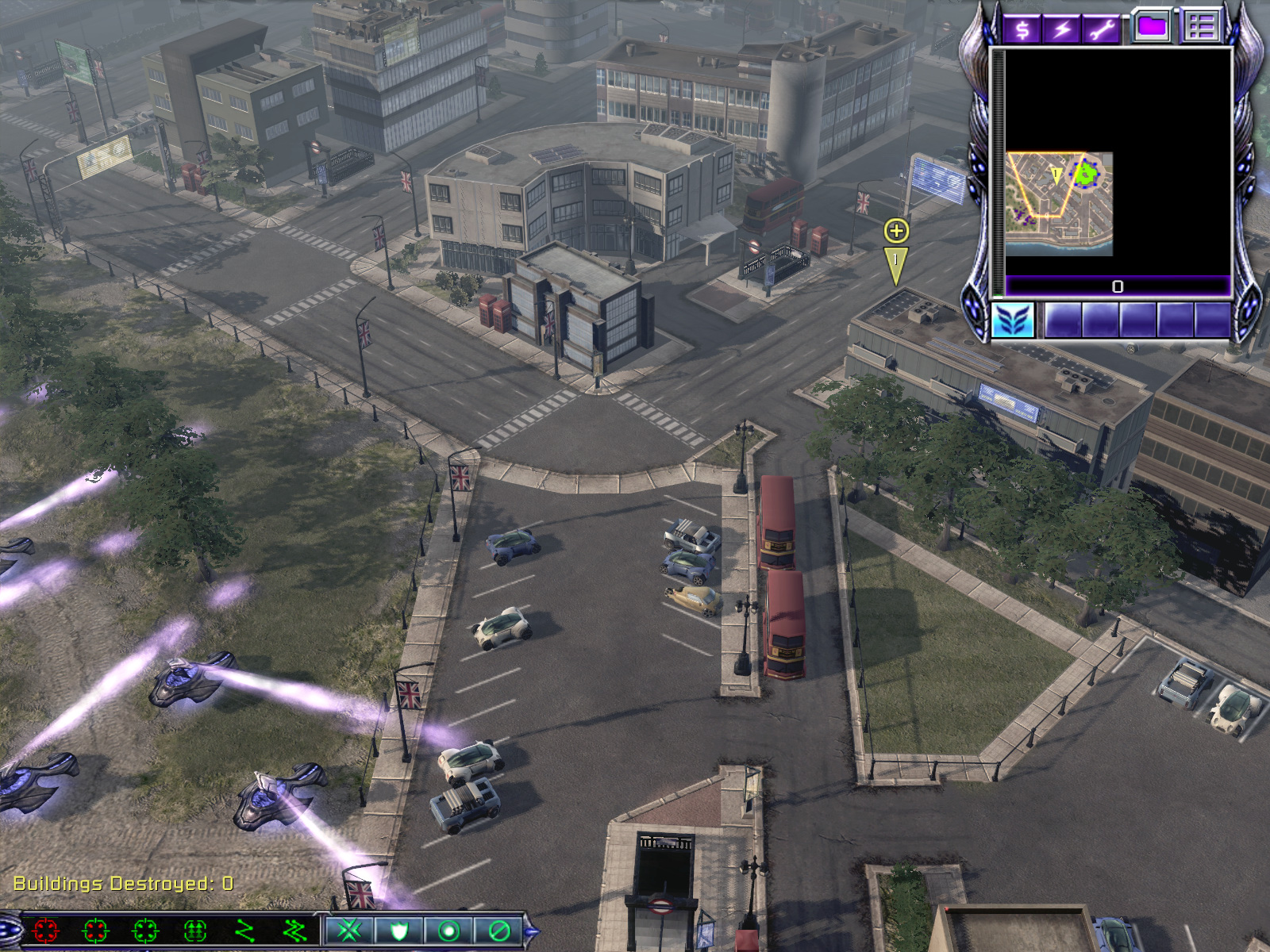Screen dimensions: 1270x952
Task: Click the radar minimap city area
Action: pos(1058,204)
